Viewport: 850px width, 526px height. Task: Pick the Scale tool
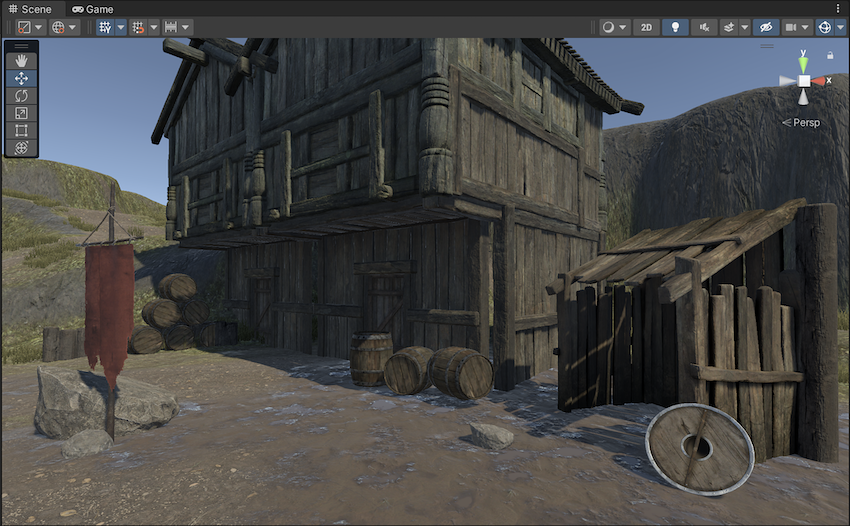tap(21, 113)
